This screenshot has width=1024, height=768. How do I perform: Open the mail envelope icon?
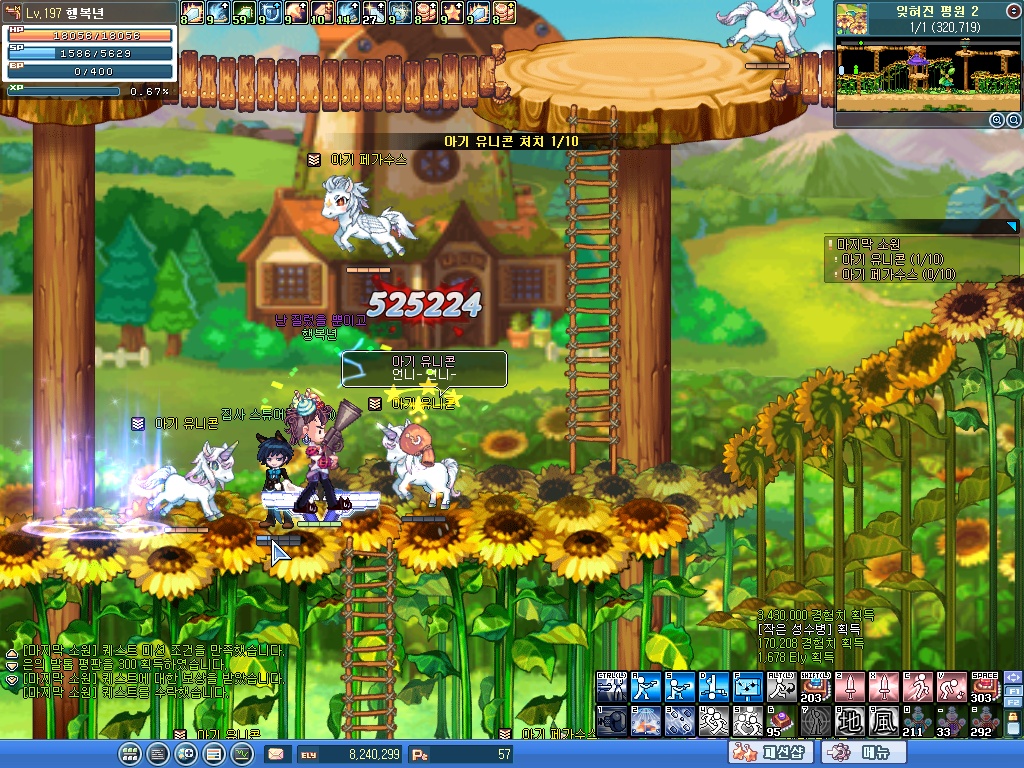(x=275, y=754)
